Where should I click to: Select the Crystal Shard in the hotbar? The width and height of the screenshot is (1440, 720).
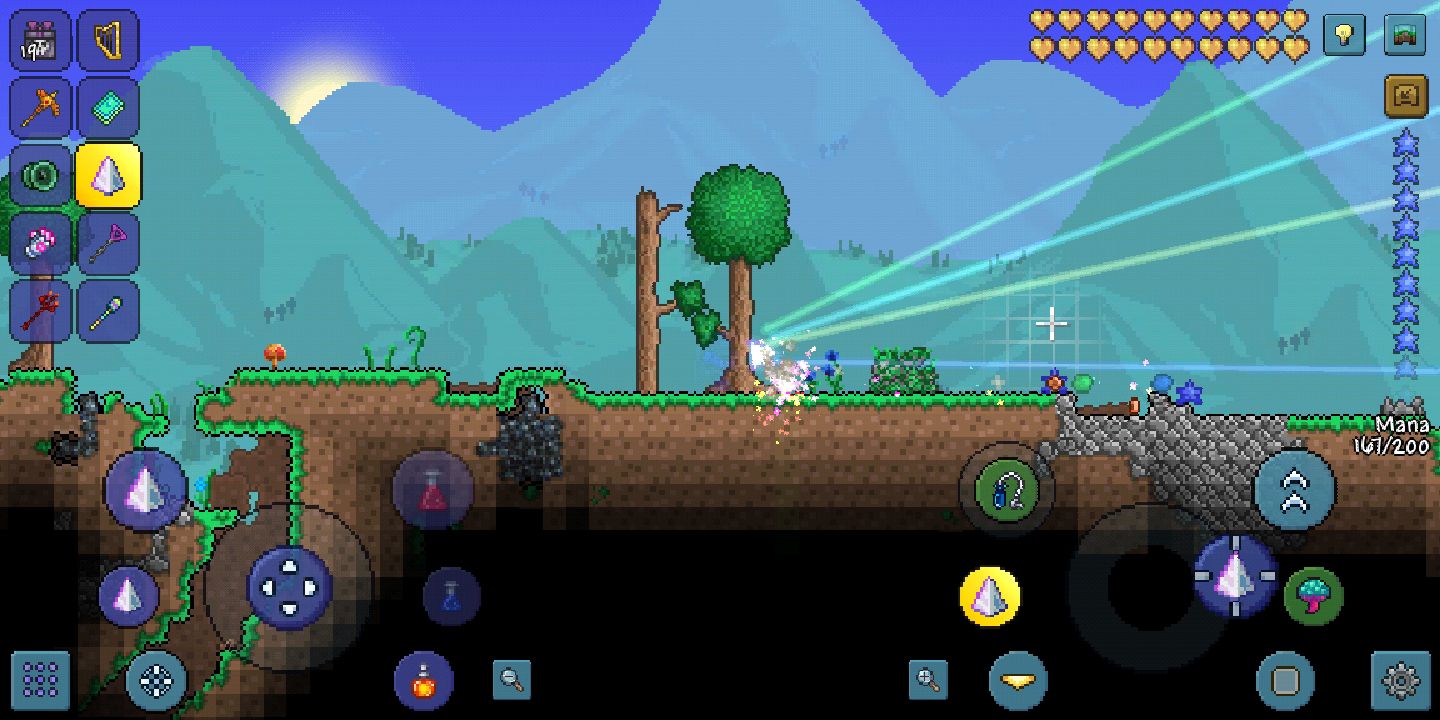point(108,175)
